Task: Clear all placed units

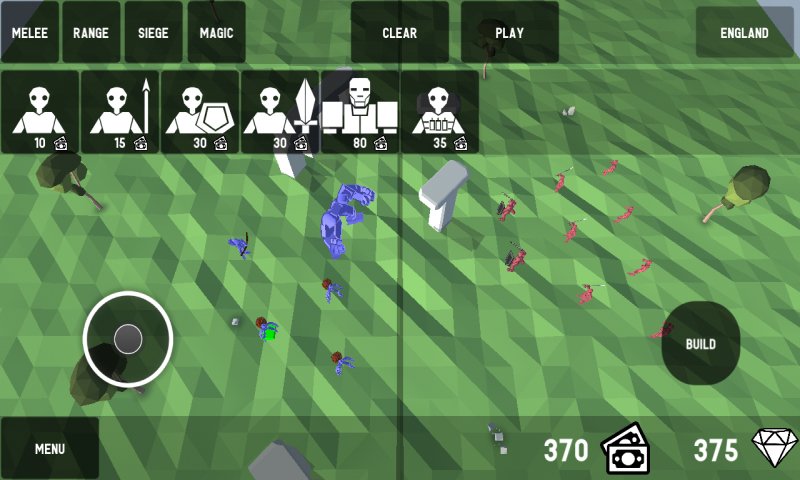Action: pyautogui.click(x=399, y=32)
